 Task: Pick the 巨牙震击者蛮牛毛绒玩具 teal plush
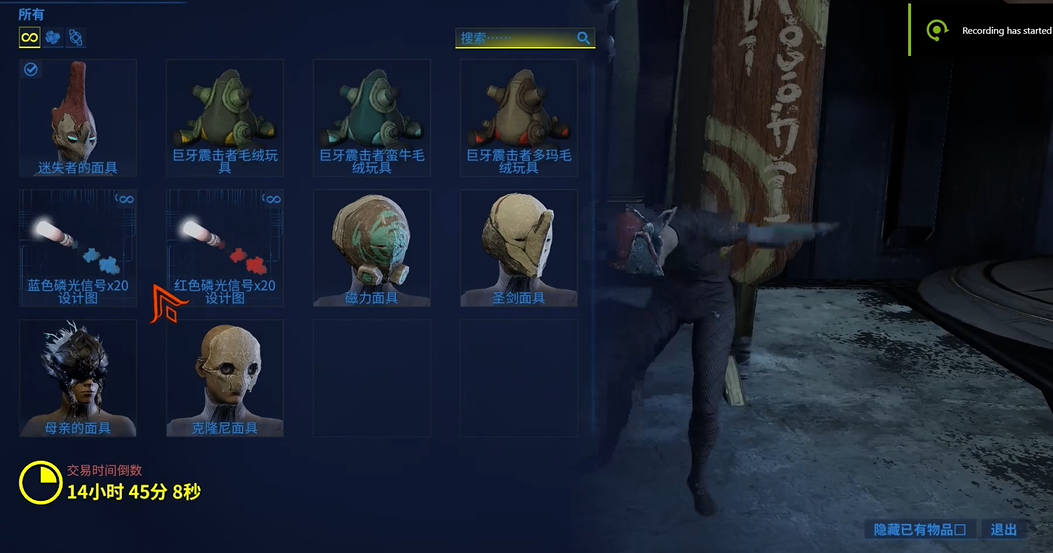371,117
